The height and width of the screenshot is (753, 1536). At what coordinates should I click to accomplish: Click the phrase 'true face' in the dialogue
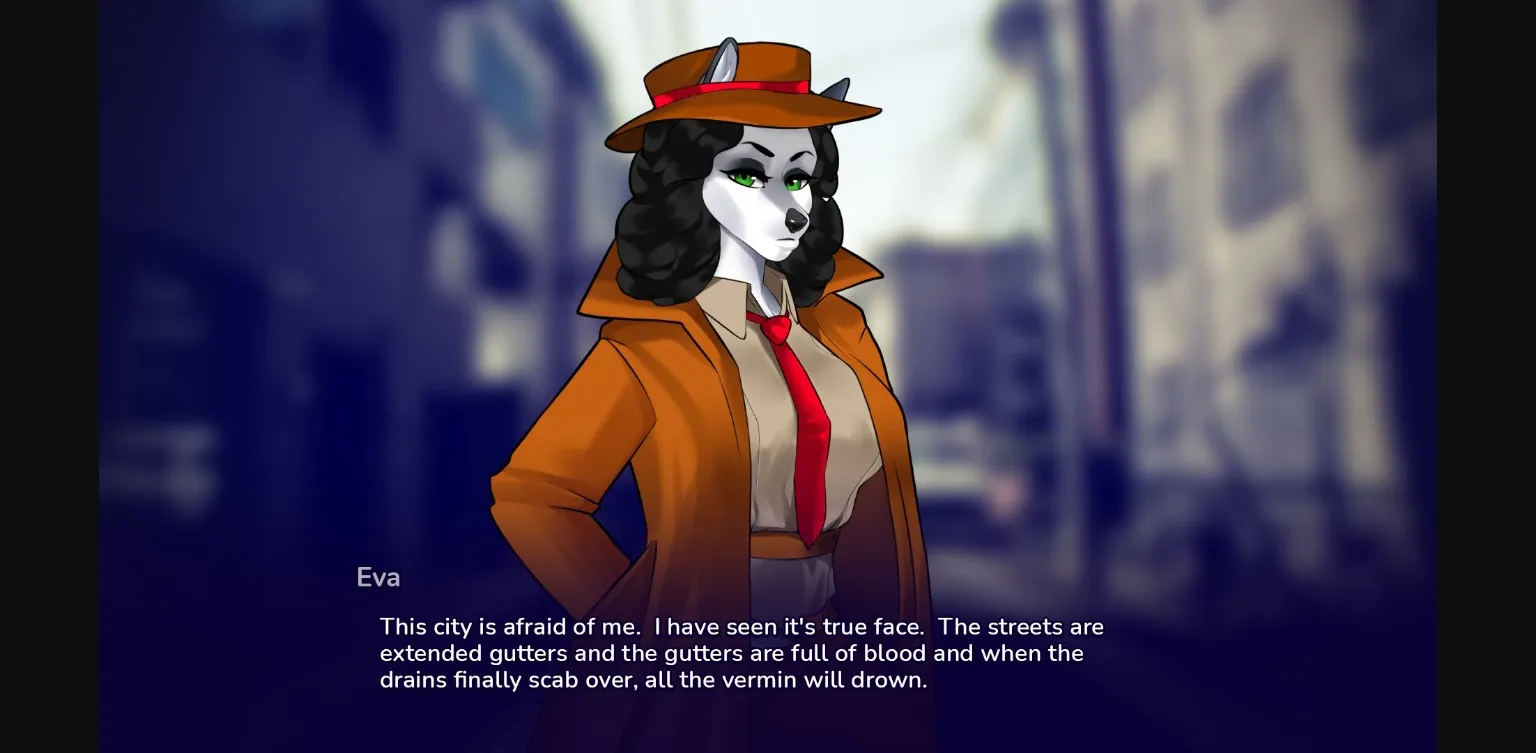[870, 627]
